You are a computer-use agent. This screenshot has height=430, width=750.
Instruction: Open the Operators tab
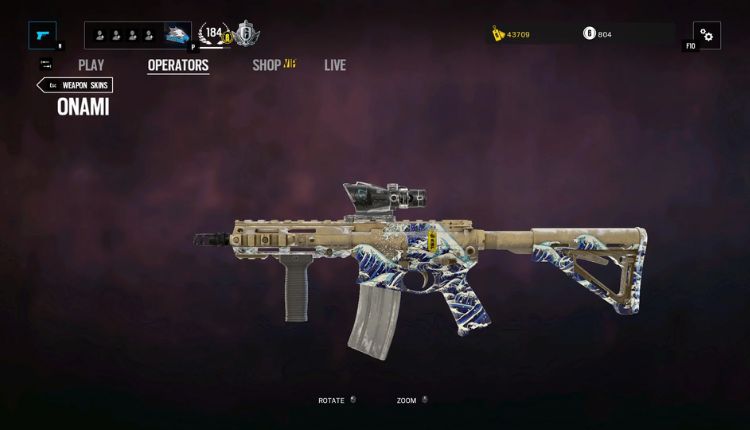[x=178, y=66]
